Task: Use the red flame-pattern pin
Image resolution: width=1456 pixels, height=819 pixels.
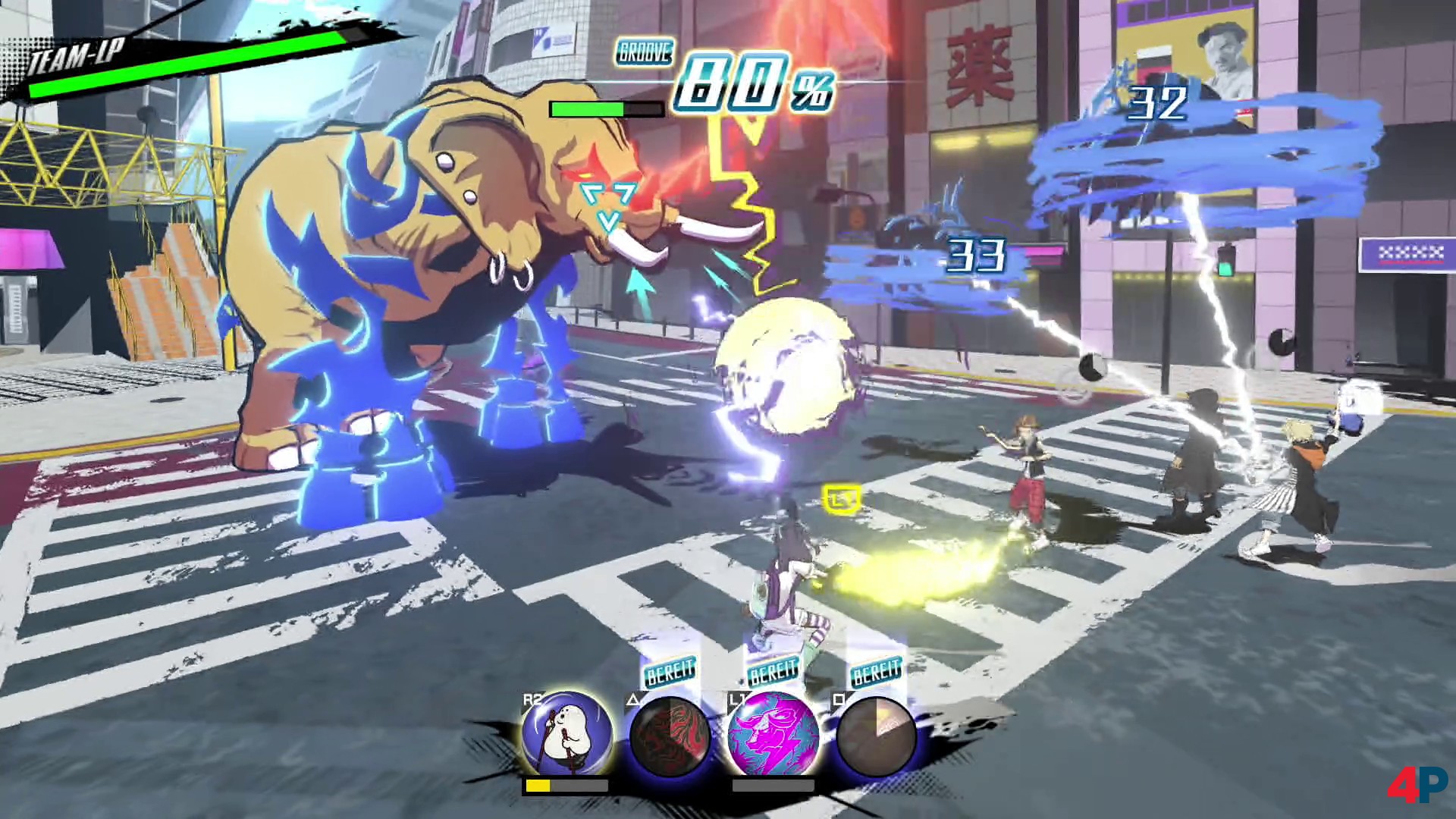Action: pyautogui.click(x=670, y=736)
